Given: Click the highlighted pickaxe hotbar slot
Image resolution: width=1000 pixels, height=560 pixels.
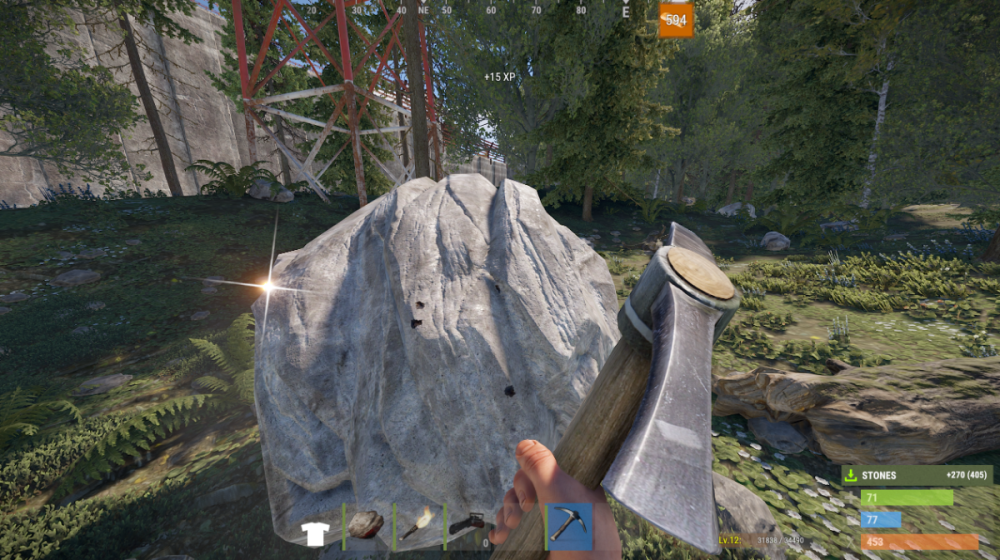Looking at the screenshot, I should pos(569,526).
